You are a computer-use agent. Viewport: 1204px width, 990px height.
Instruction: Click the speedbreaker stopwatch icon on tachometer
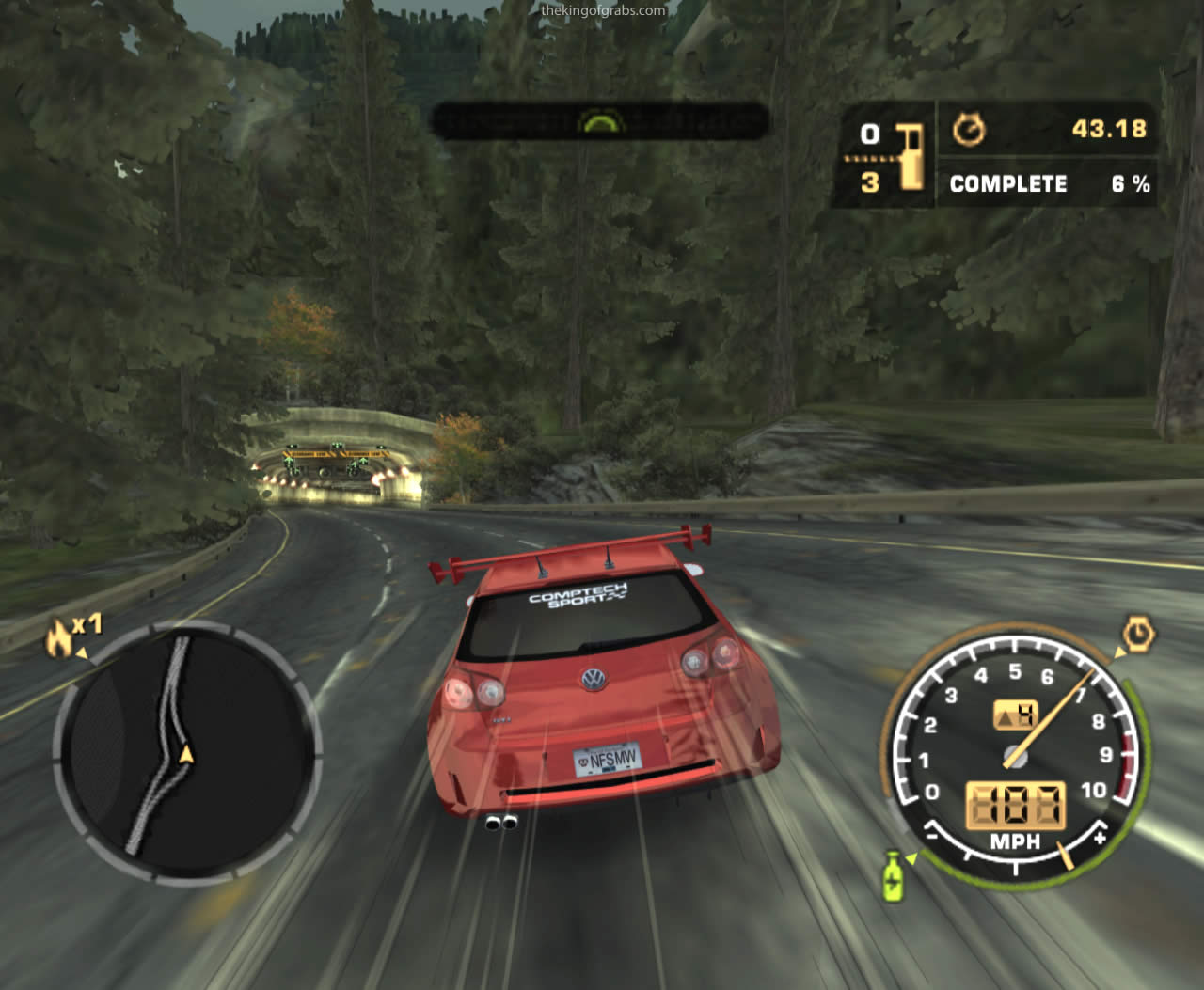click(1139, 635)
